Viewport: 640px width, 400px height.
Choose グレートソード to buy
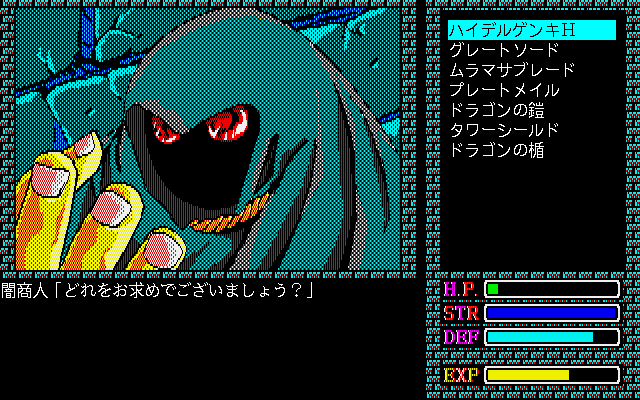point(503,50)
